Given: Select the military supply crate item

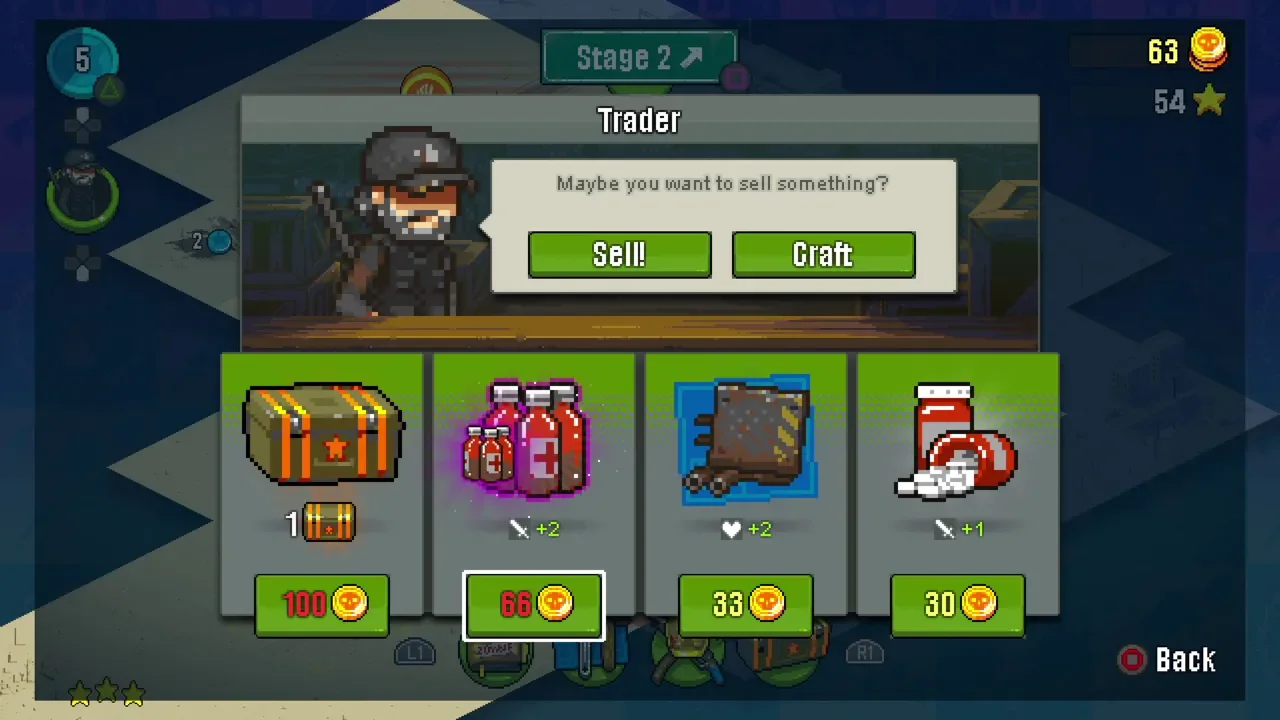Looking at the screenshot, I should (323, 435).
